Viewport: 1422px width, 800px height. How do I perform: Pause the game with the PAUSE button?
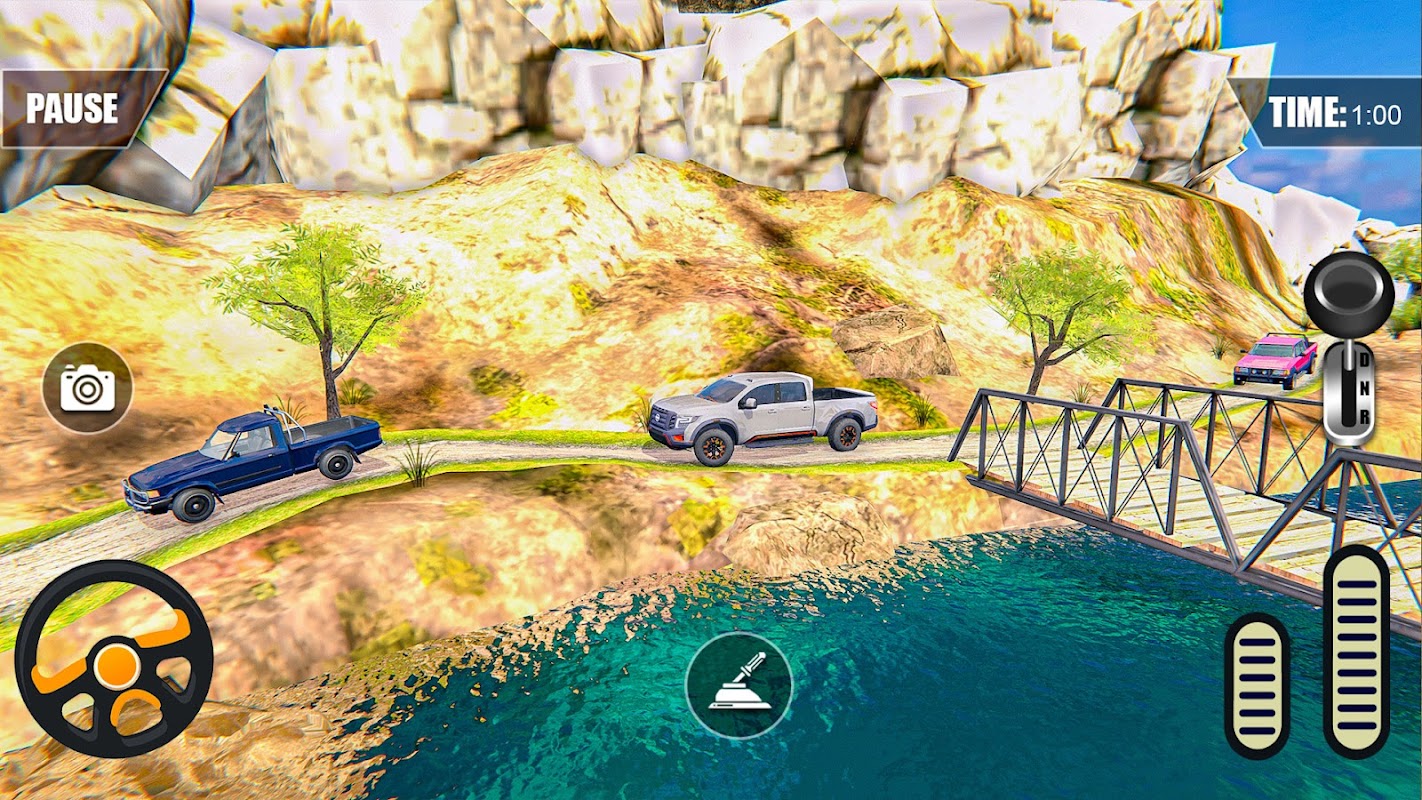pos(73,108)
